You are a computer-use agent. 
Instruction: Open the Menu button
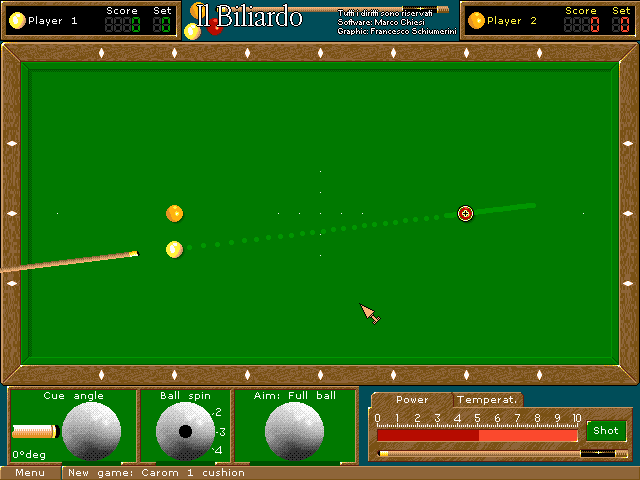[30, 472]
